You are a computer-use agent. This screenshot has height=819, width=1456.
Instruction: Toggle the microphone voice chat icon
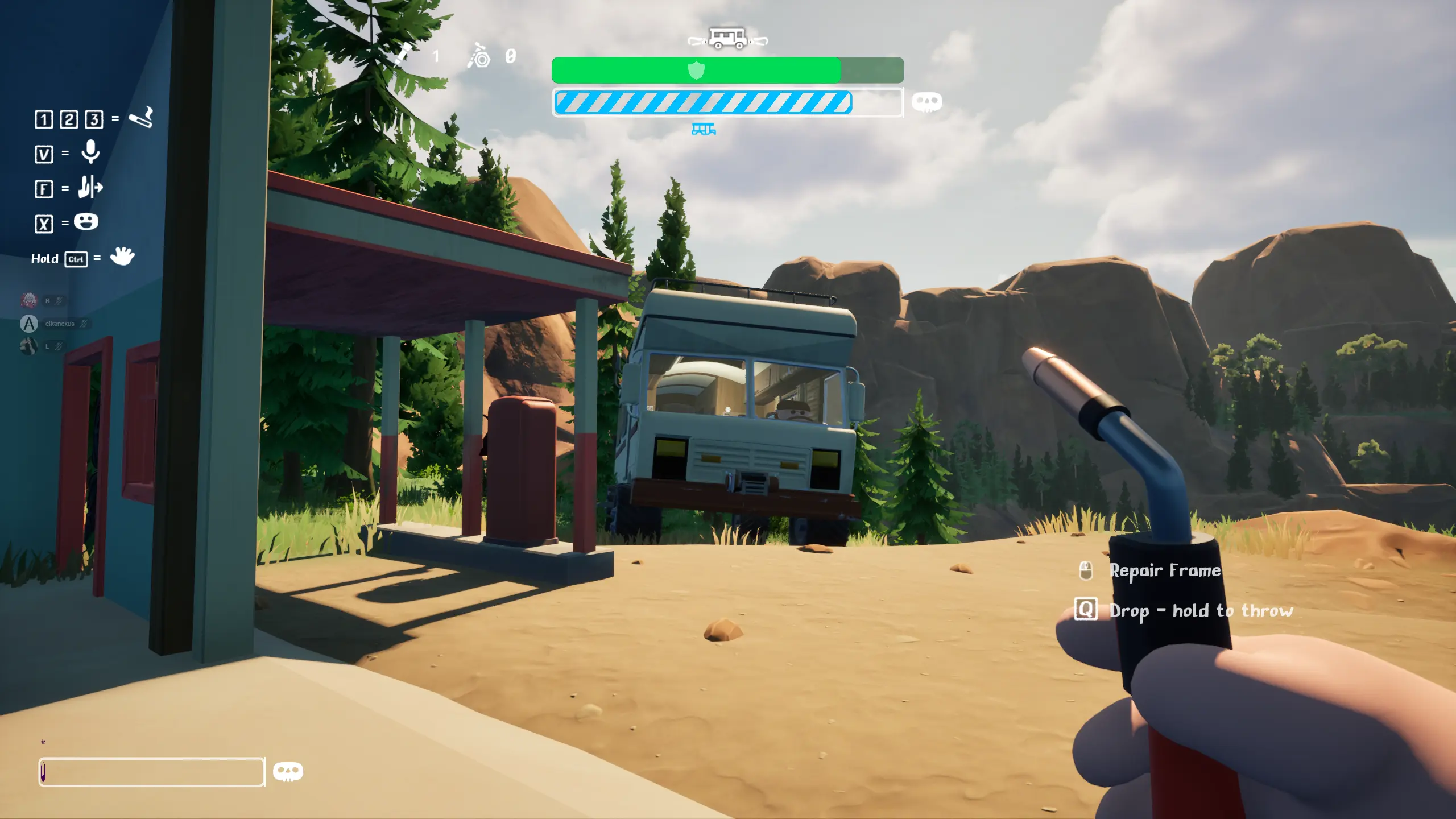(90, 152)
